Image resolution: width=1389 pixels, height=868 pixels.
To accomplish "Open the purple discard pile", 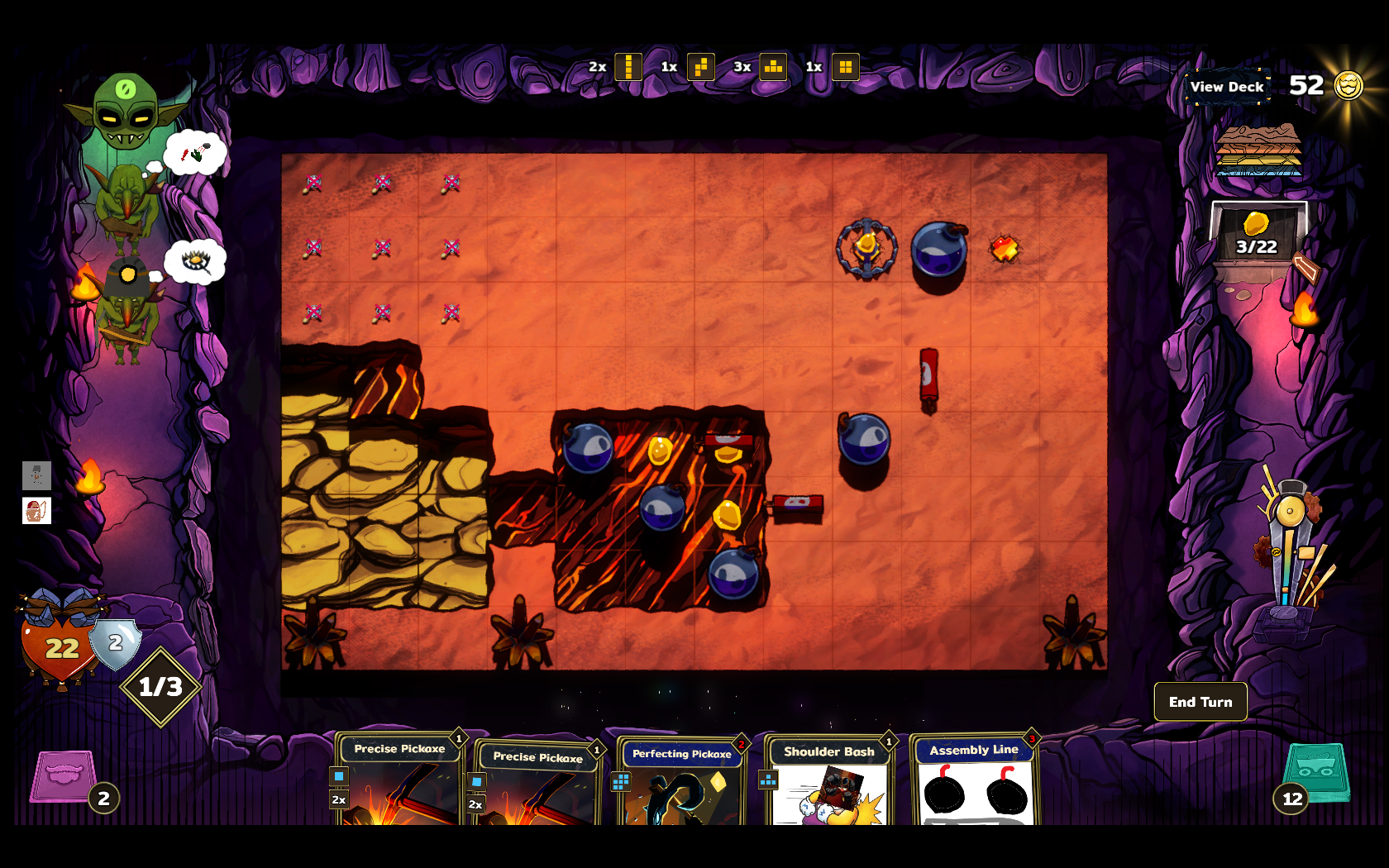I will [x=64, y=775].
